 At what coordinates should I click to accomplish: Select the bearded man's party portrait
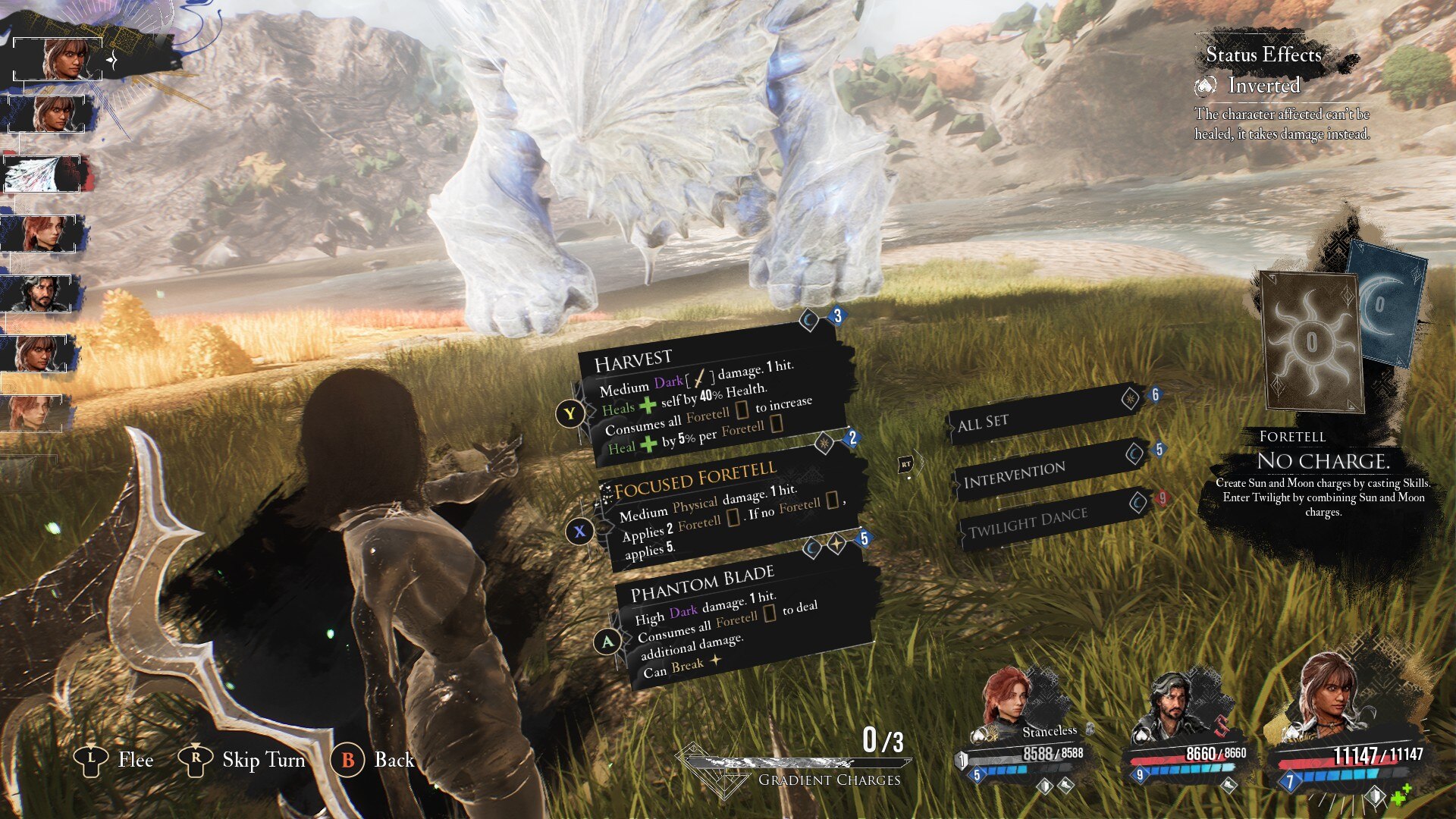tap(1172, 709)
